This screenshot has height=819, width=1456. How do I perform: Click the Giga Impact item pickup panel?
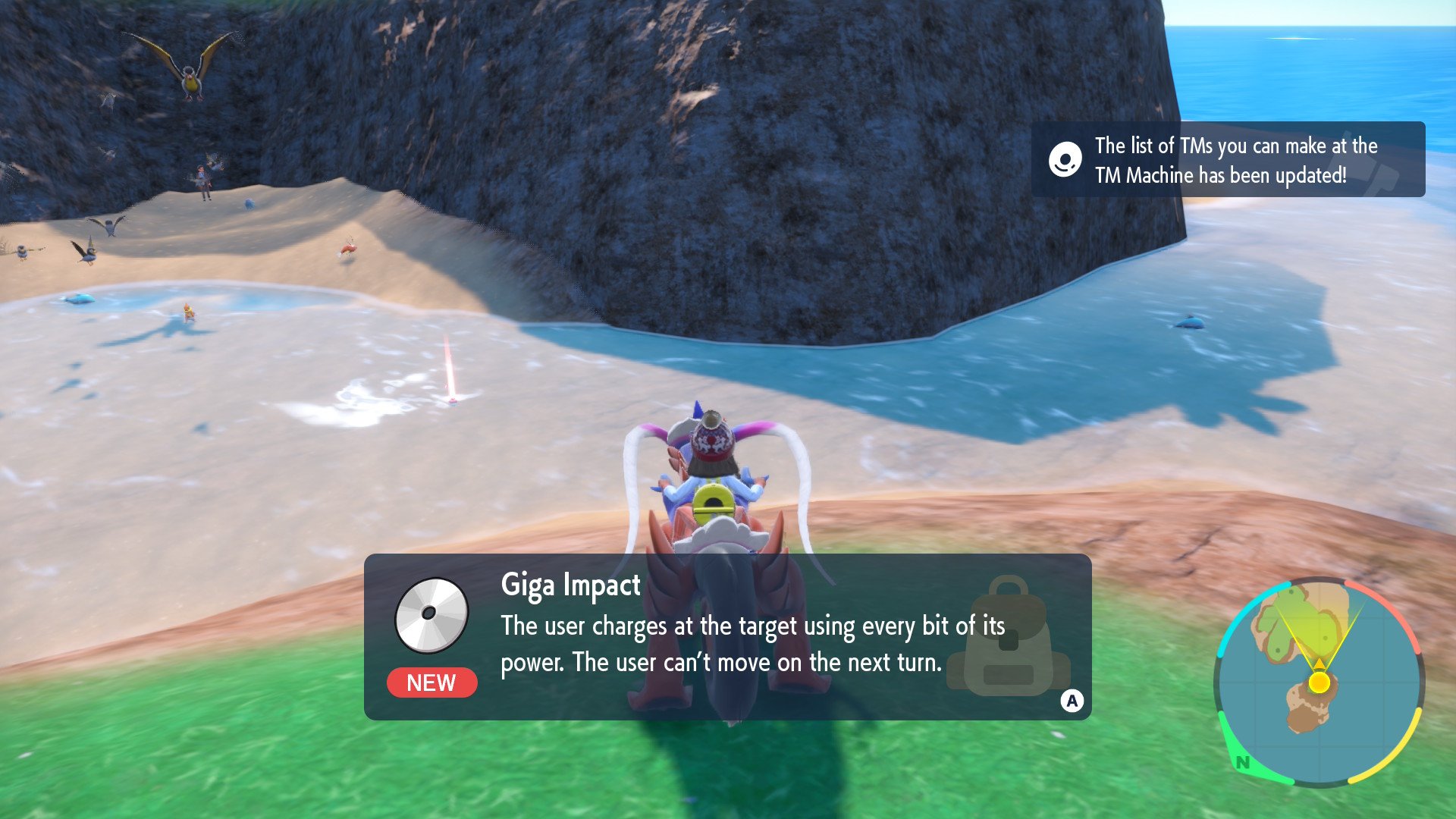click(727, 636)
